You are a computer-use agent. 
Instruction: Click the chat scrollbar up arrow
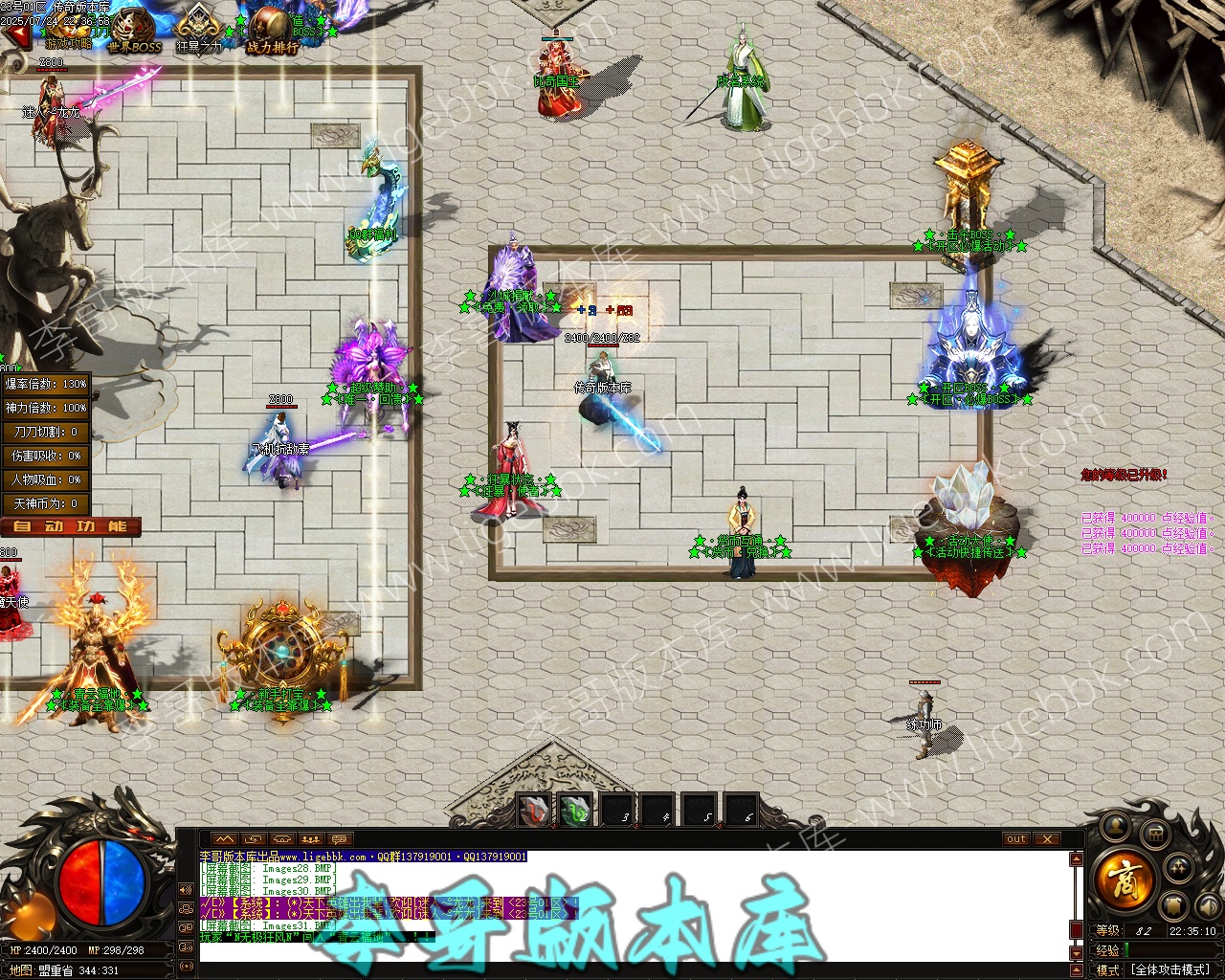tap(1077, 859)
